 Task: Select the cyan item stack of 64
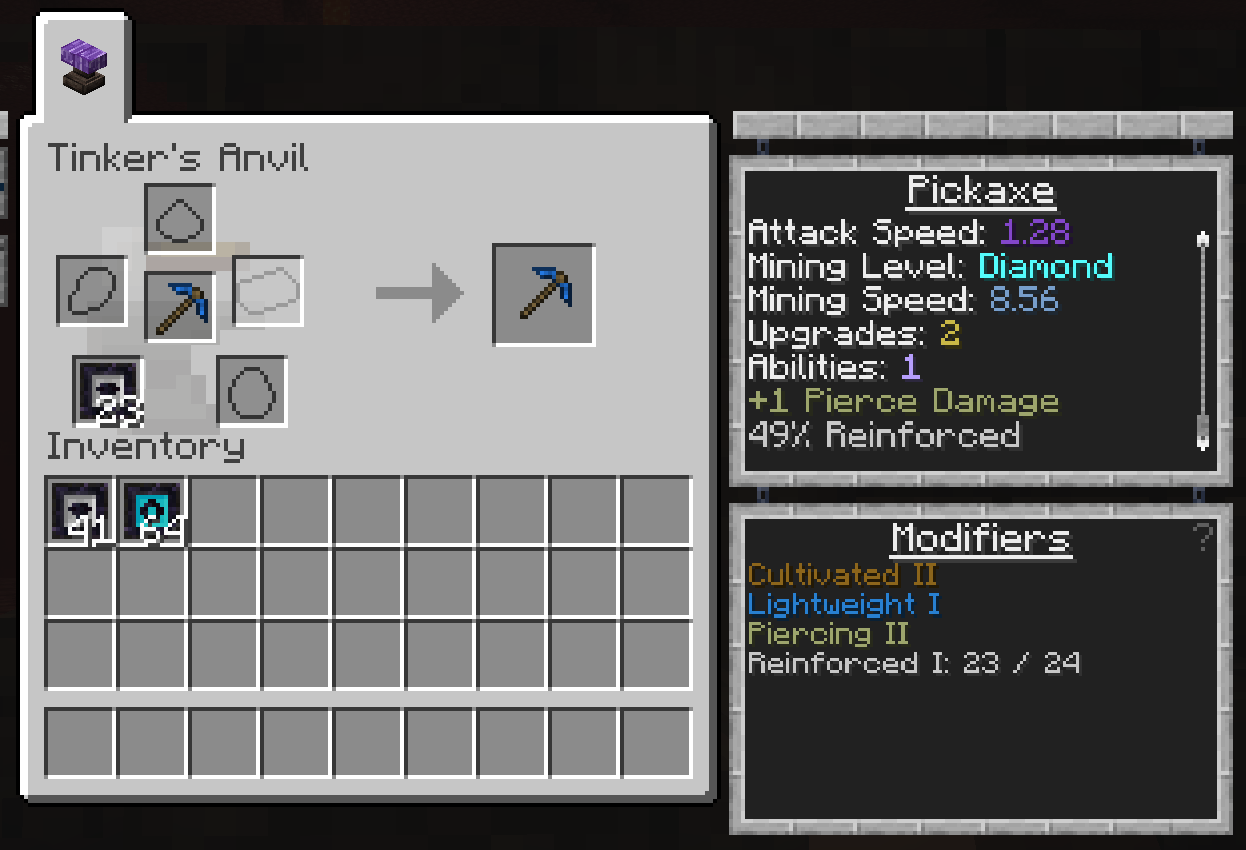(x=153, y=511)
